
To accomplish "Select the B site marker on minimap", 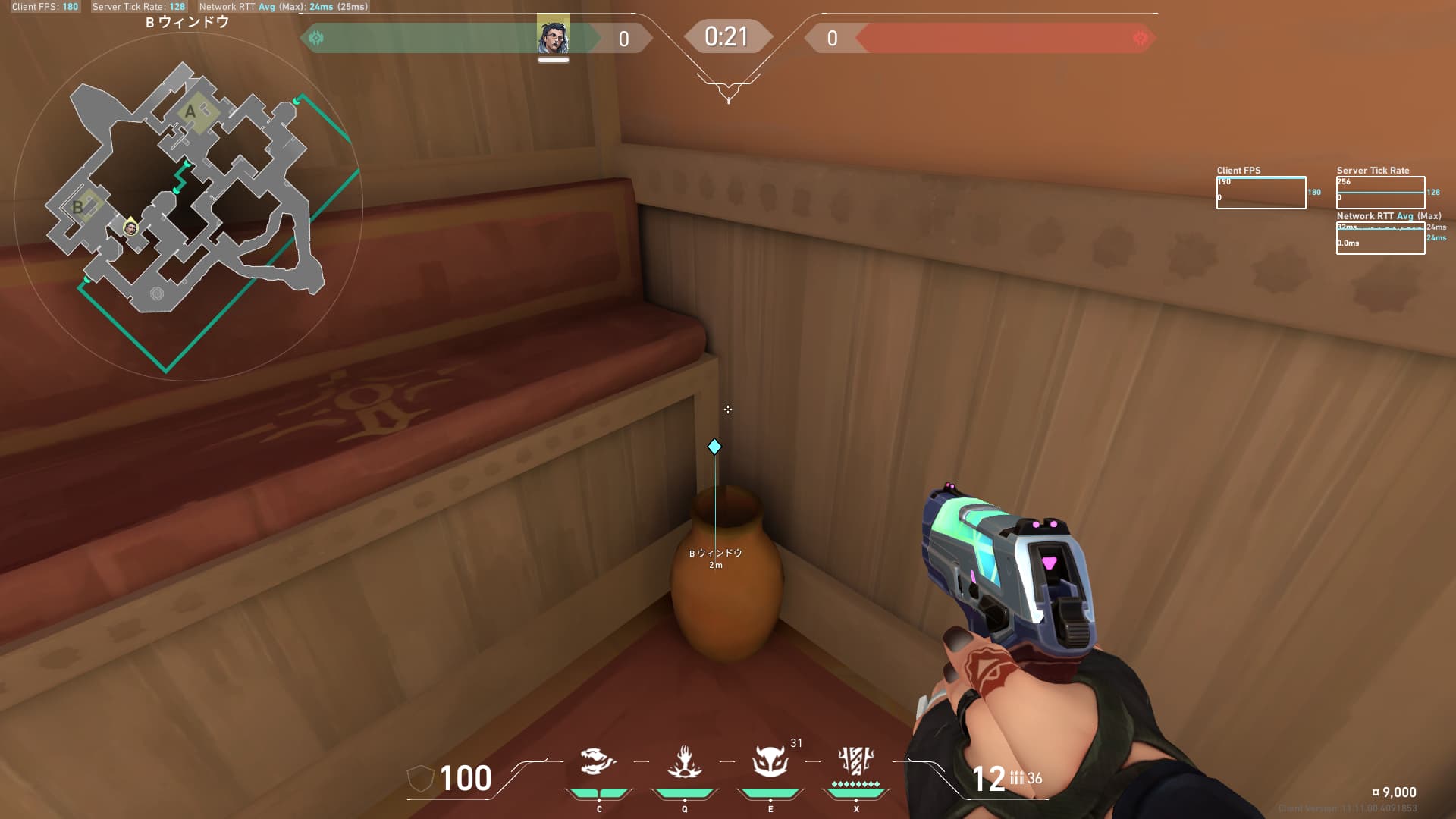I will (77, 206).
